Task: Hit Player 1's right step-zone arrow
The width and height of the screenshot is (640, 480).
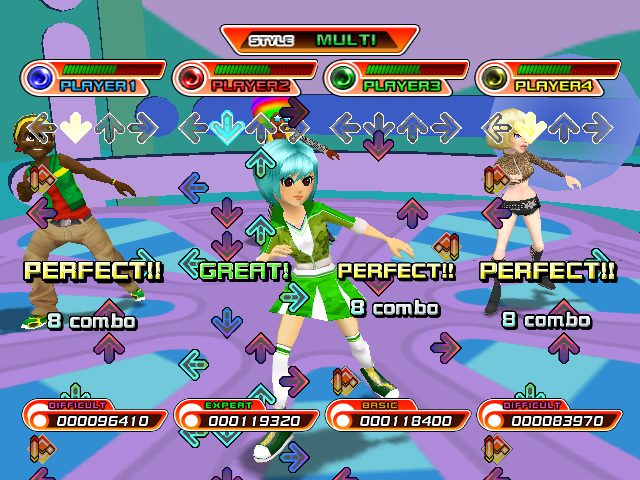Action: (143, 126)
